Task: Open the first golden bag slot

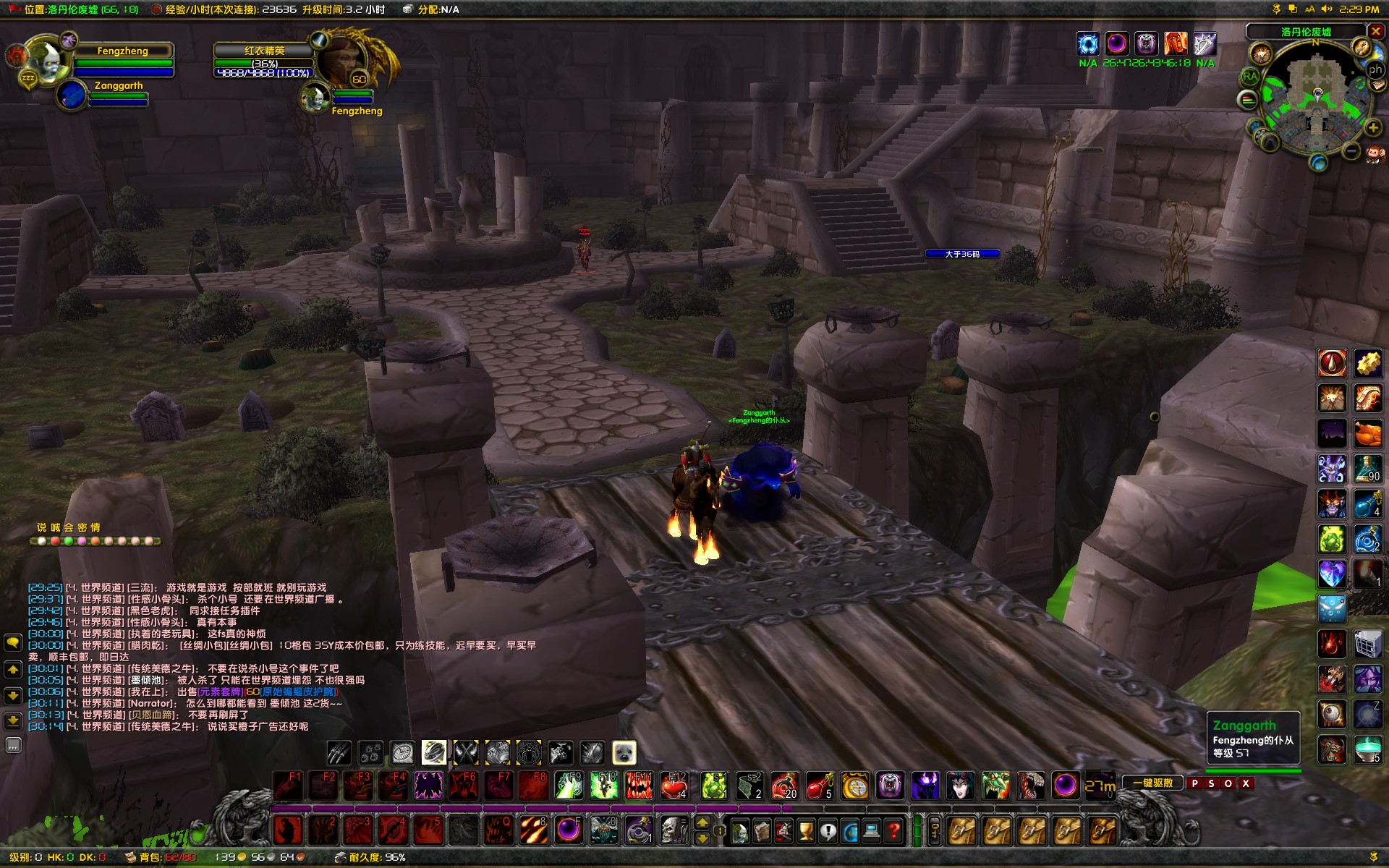Action: (x=961, y=831)
